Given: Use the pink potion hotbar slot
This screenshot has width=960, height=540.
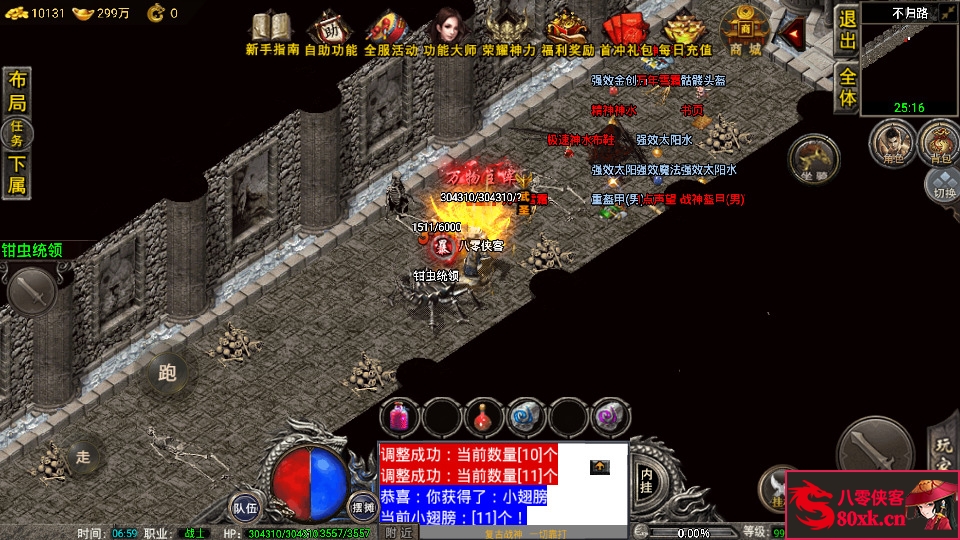Looking at the screenshot, I should click(400, 416).
